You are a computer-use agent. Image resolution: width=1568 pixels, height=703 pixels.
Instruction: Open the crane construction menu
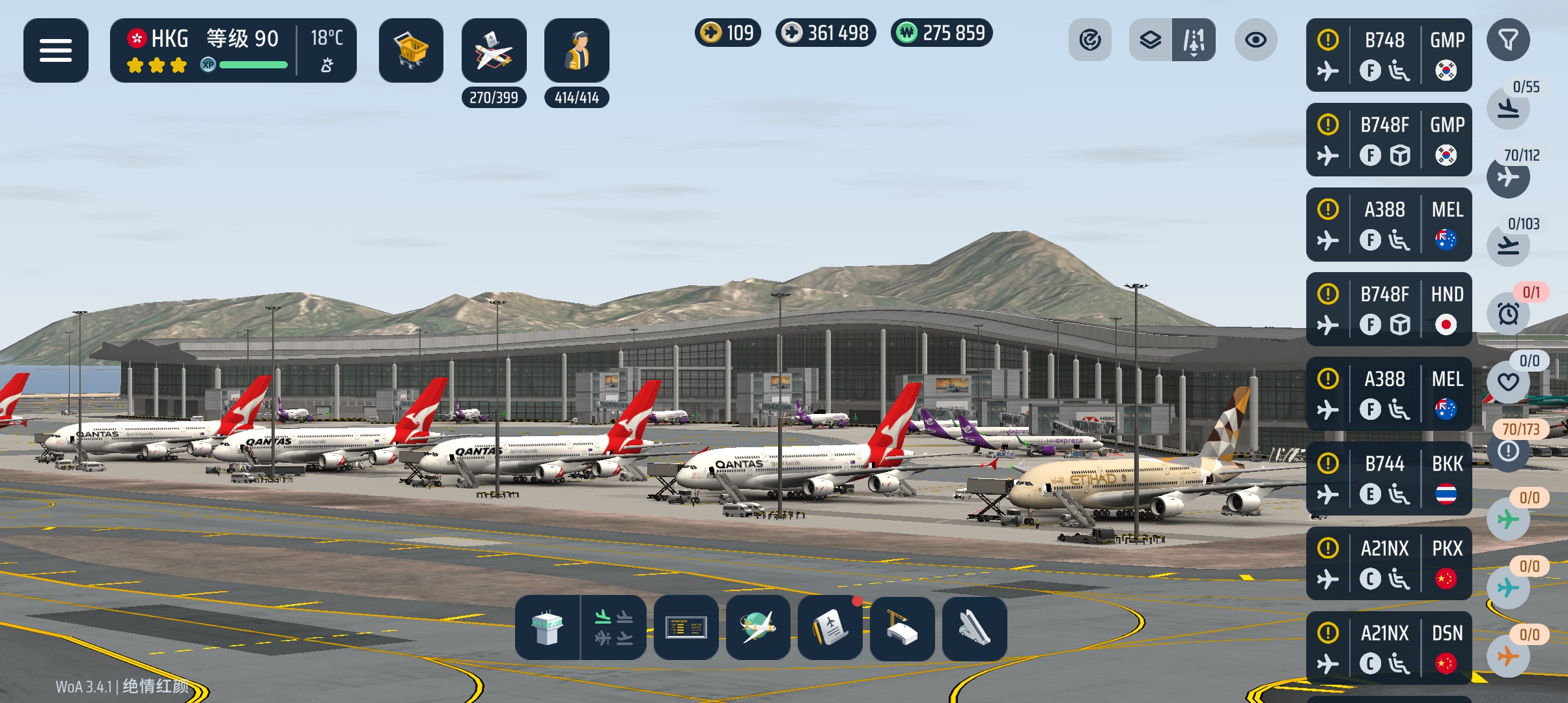click(902, 628)
